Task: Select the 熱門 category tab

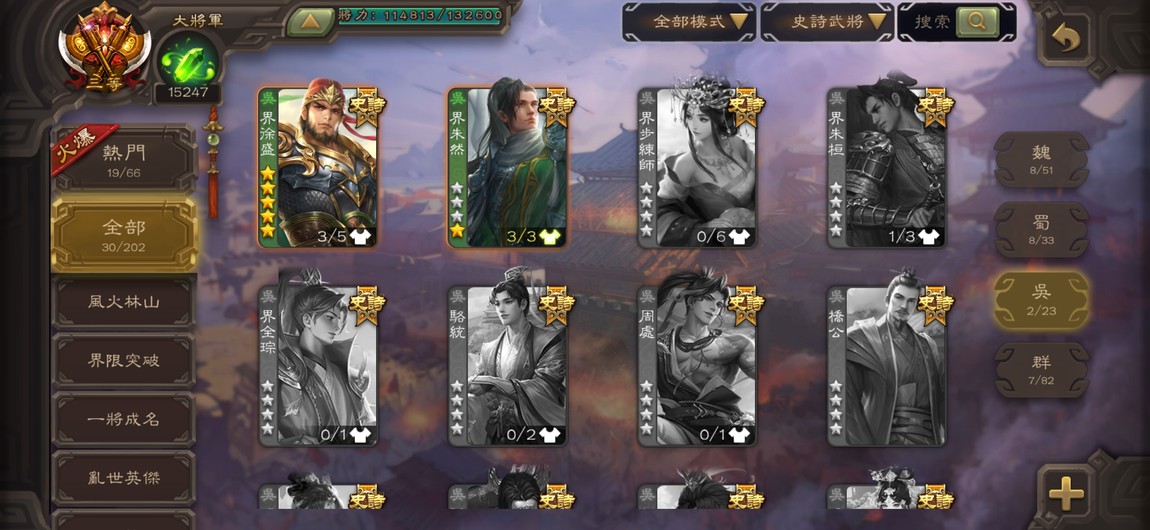Action: click(x=124, y=159)
